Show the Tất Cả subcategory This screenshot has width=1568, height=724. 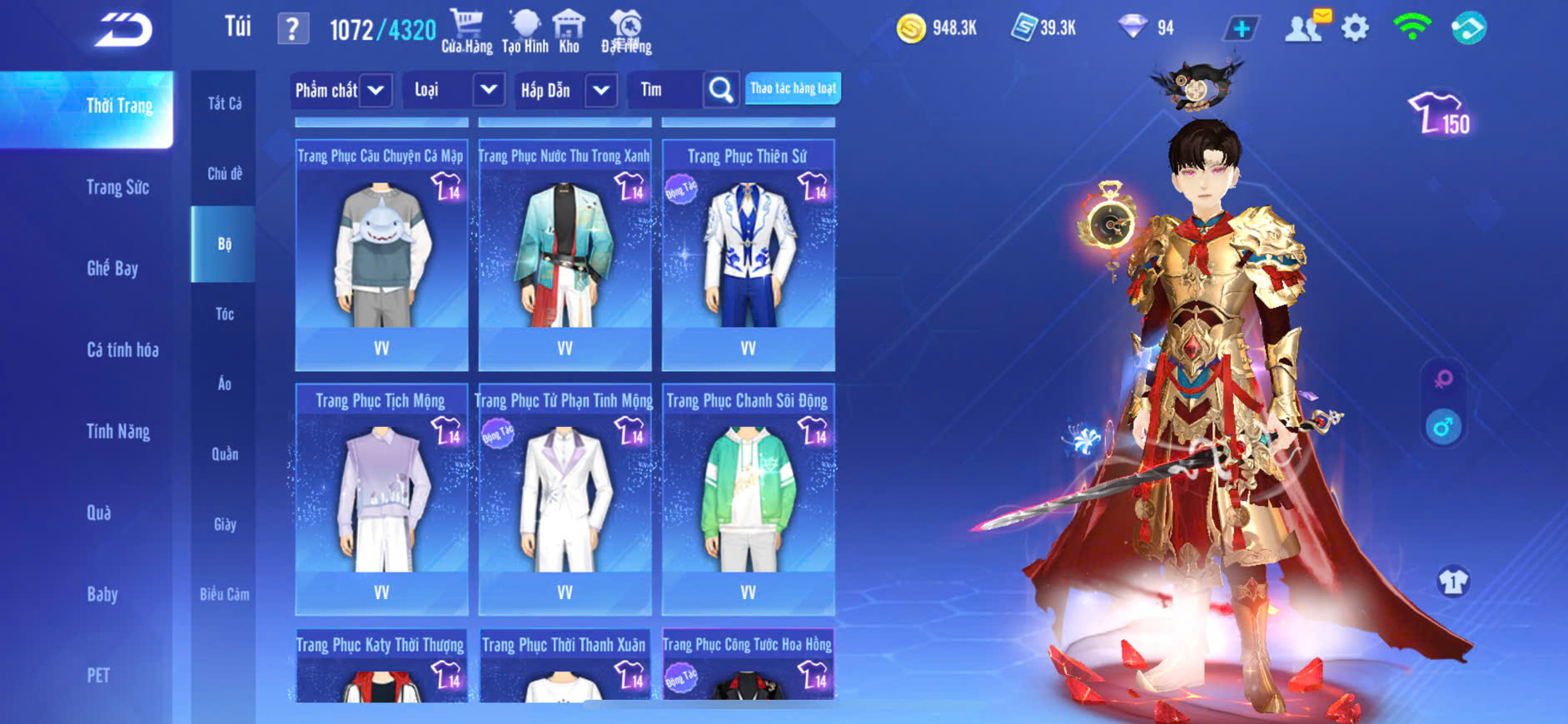[225, 103]
